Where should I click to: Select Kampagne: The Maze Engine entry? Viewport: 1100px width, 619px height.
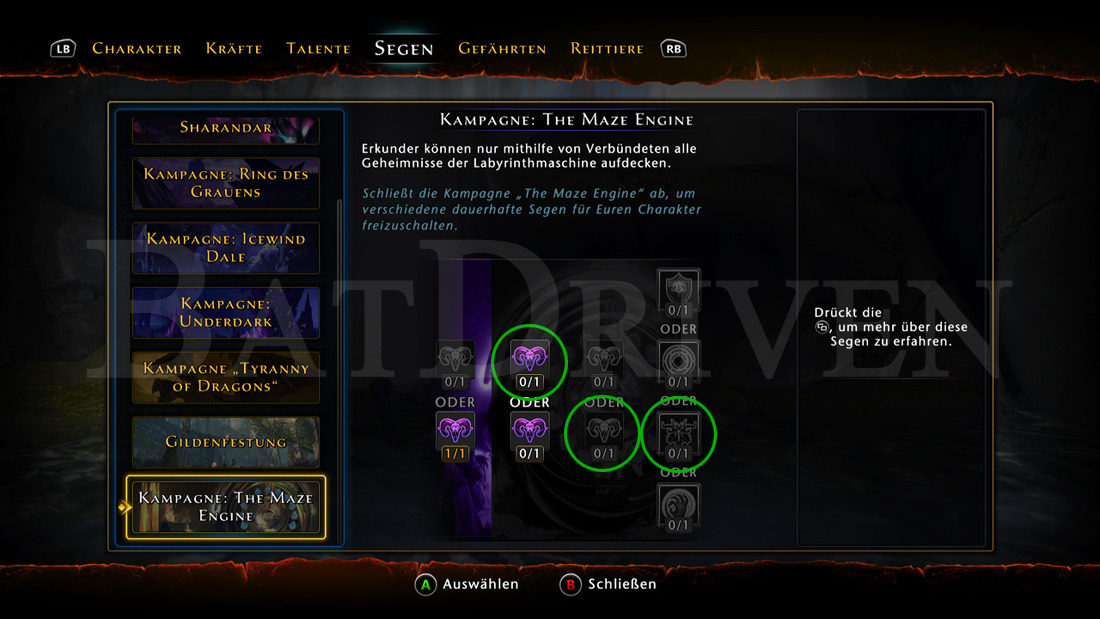[x=226, y=506]
